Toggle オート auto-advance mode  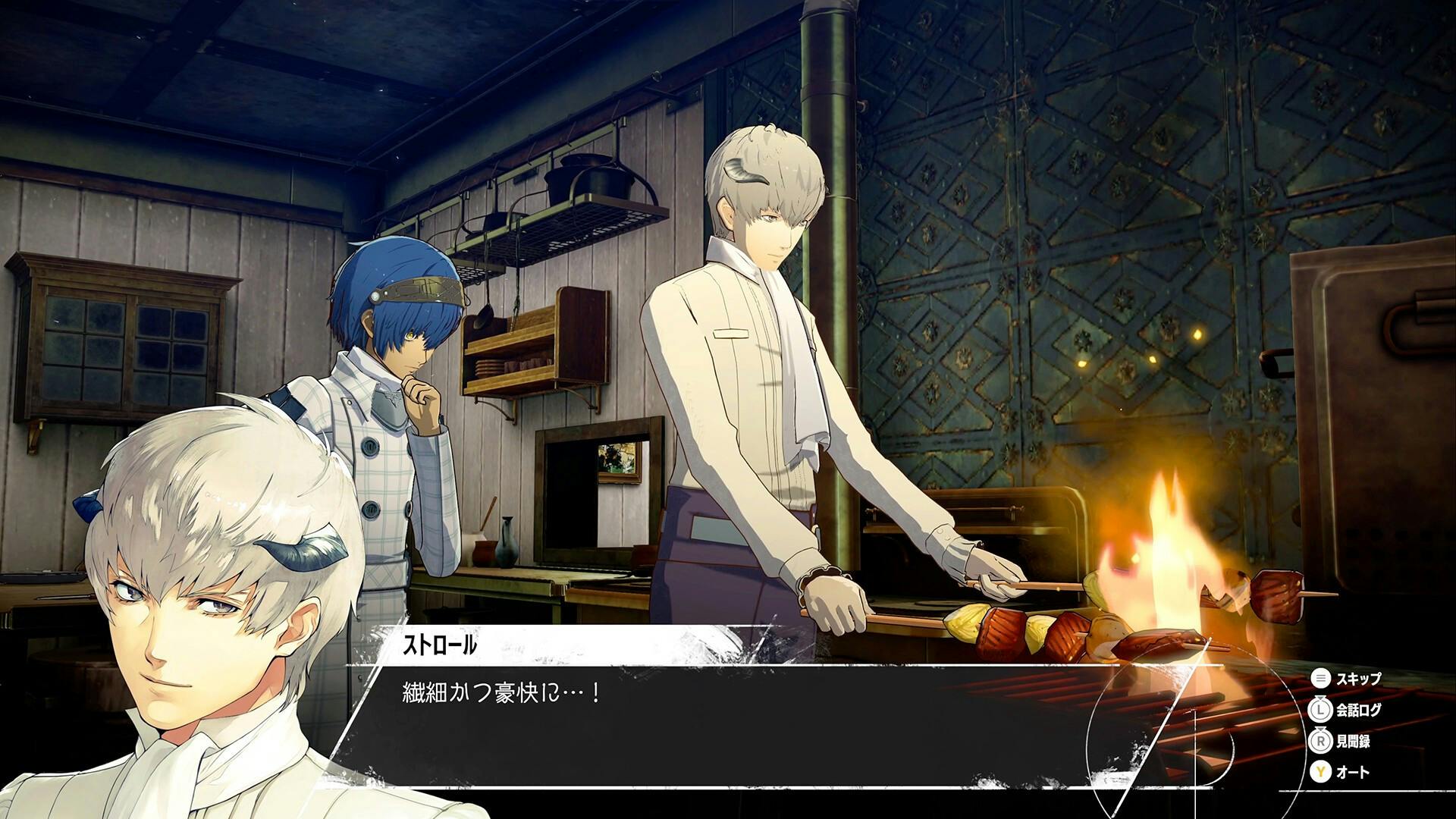coord(1341,773)
